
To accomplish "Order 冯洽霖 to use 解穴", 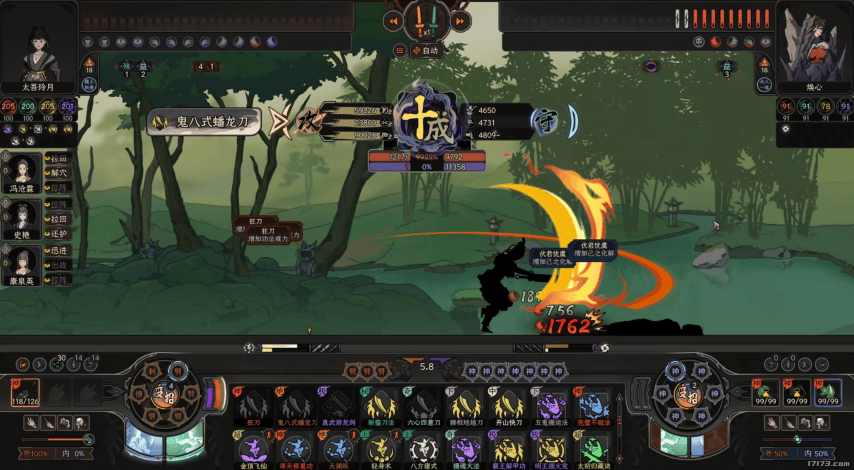I will 60,173.
